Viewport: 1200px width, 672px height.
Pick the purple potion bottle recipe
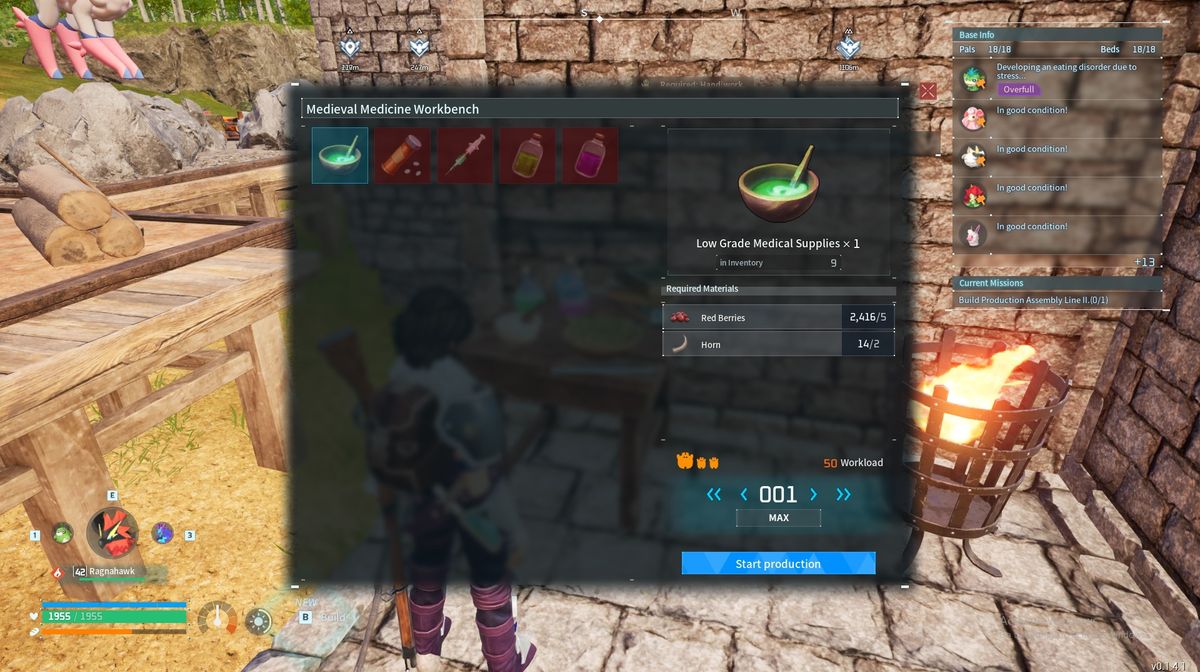coord(590,155)
